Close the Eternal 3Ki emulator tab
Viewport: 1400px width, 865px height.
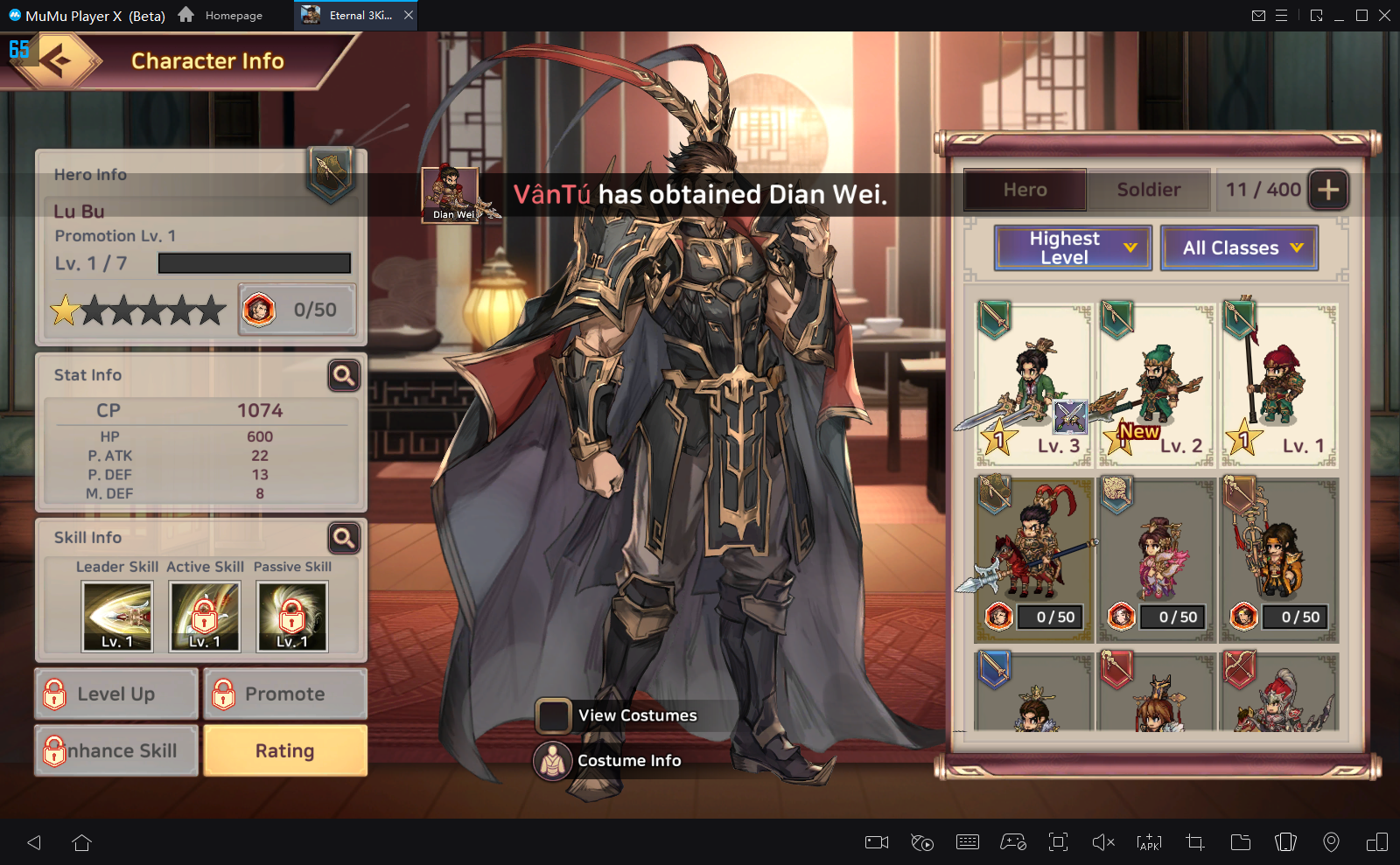409,15
